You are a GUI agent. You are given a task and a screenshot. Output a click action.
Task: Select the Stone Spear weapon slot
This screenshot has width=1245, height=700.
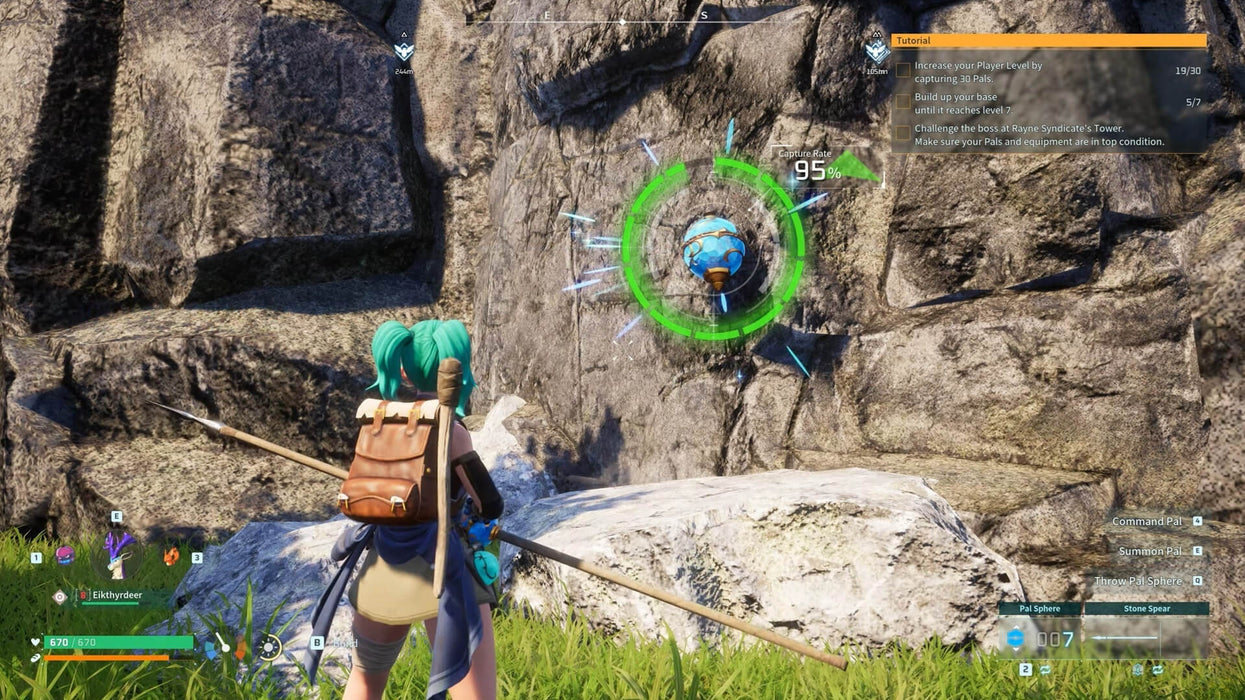[x=1146, y=636]
